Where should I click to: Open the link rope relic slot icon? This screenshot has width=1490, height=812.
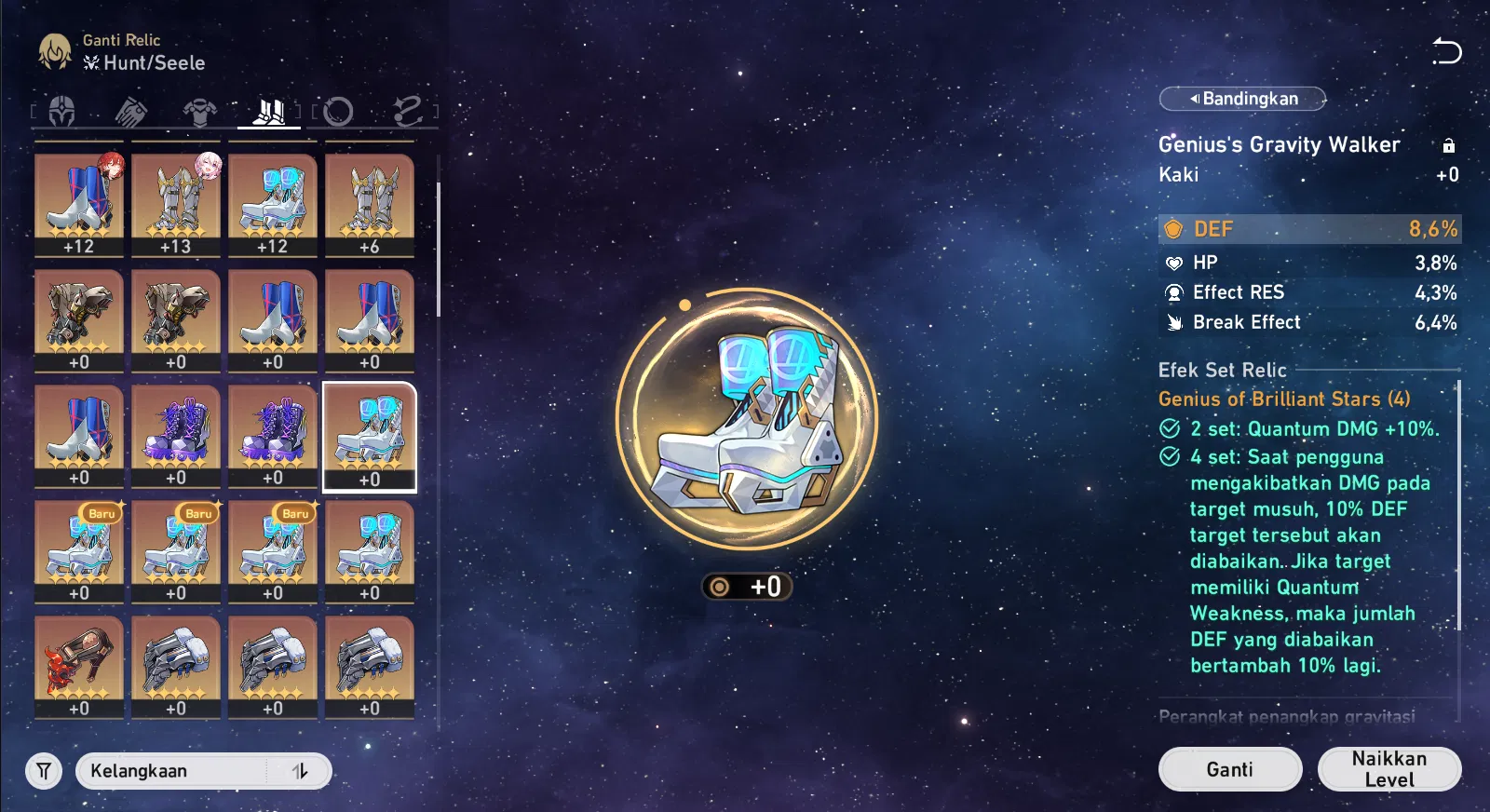click(410, 110)
